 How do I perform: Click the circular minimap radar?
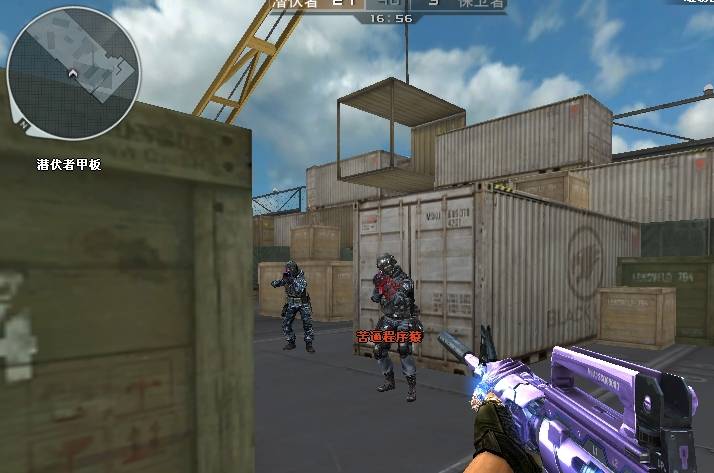(x=73, y=73)
